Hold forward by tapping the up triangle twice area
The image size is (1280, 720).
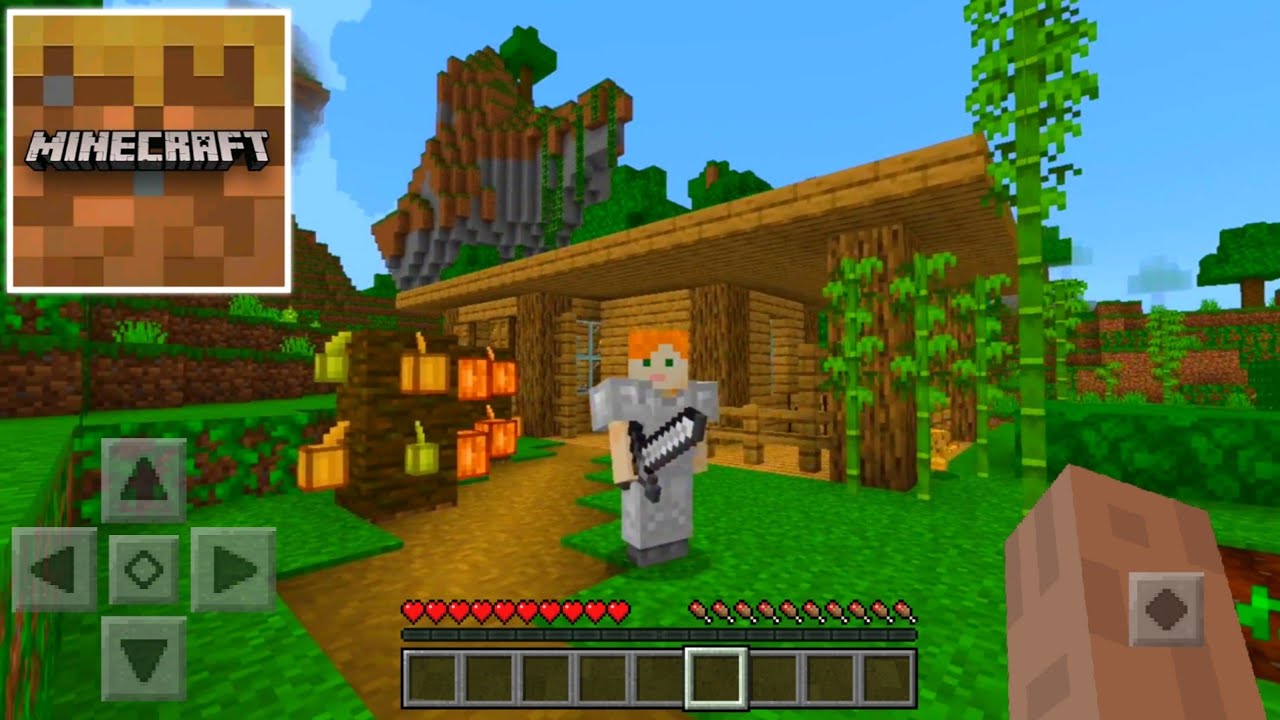pos(143,480)
